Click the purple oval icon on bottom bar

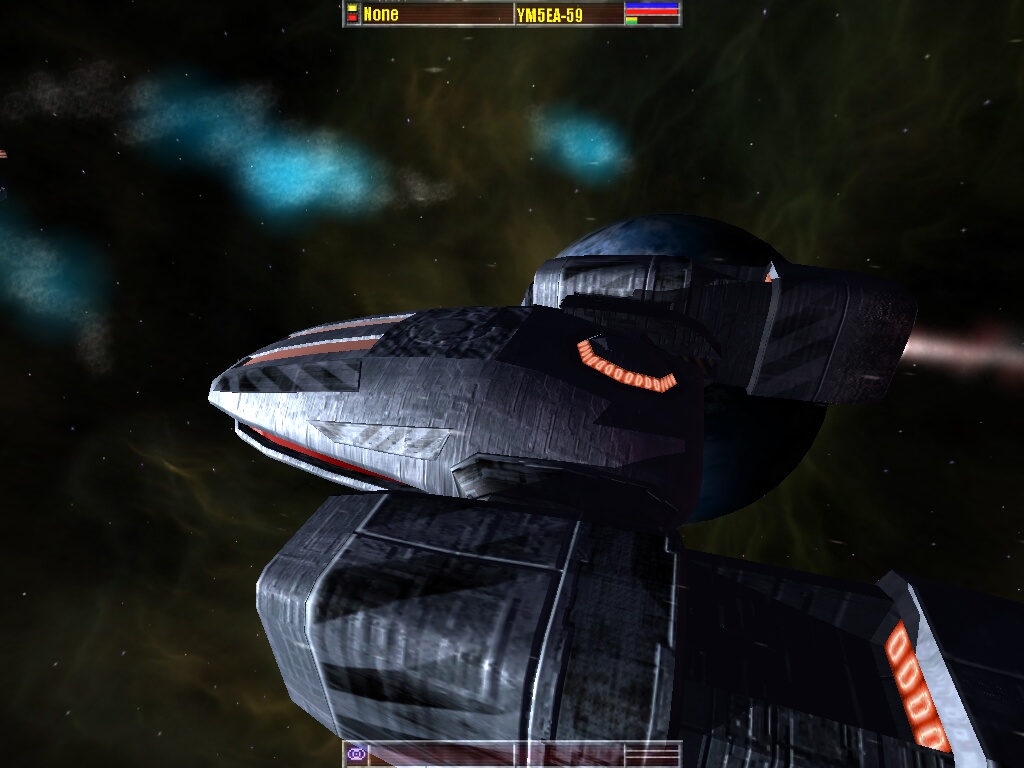(x=355, y=753)
